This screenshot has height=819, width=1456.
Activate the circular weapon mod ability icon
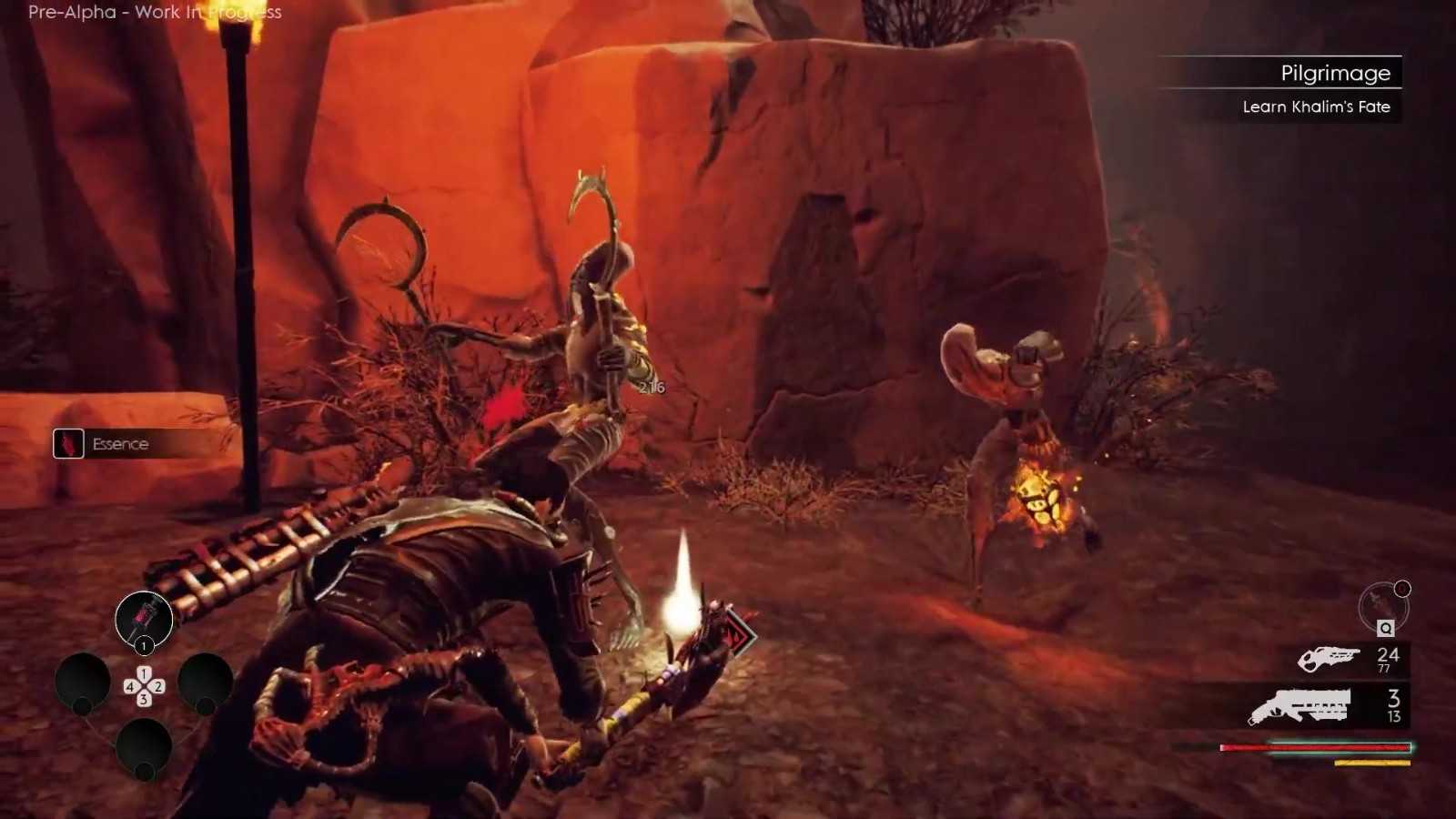[x=1382, y=607]
